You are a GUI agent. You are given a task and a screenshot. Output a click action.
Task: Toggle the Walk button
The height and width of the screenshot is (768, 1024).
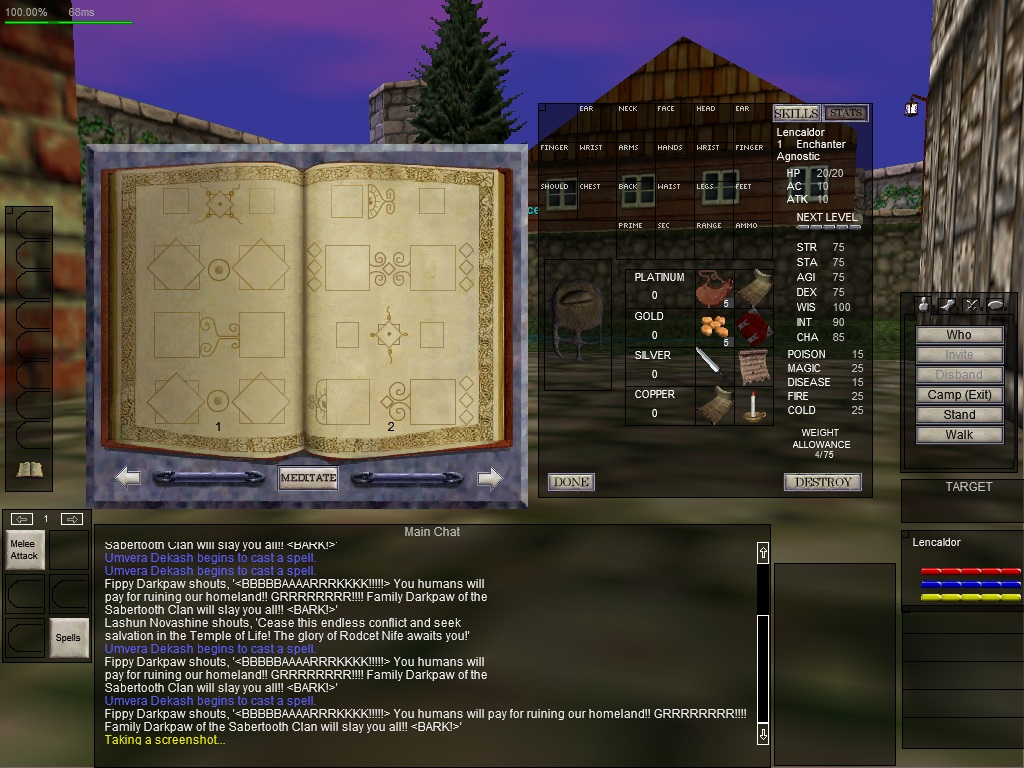coord(959,435)
